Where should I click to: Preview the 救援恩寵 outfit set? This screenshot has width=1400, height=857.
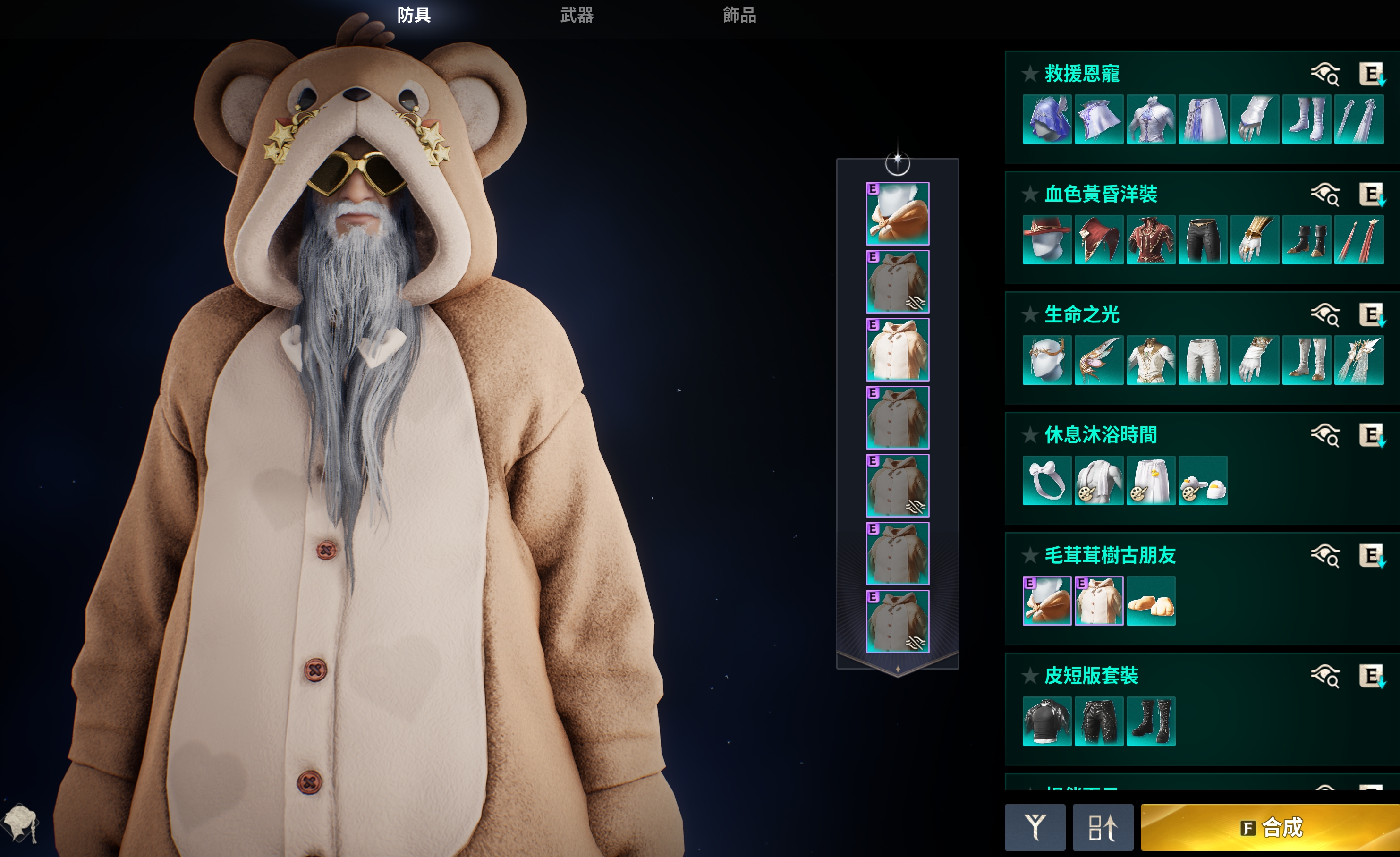coord(1325,75)
